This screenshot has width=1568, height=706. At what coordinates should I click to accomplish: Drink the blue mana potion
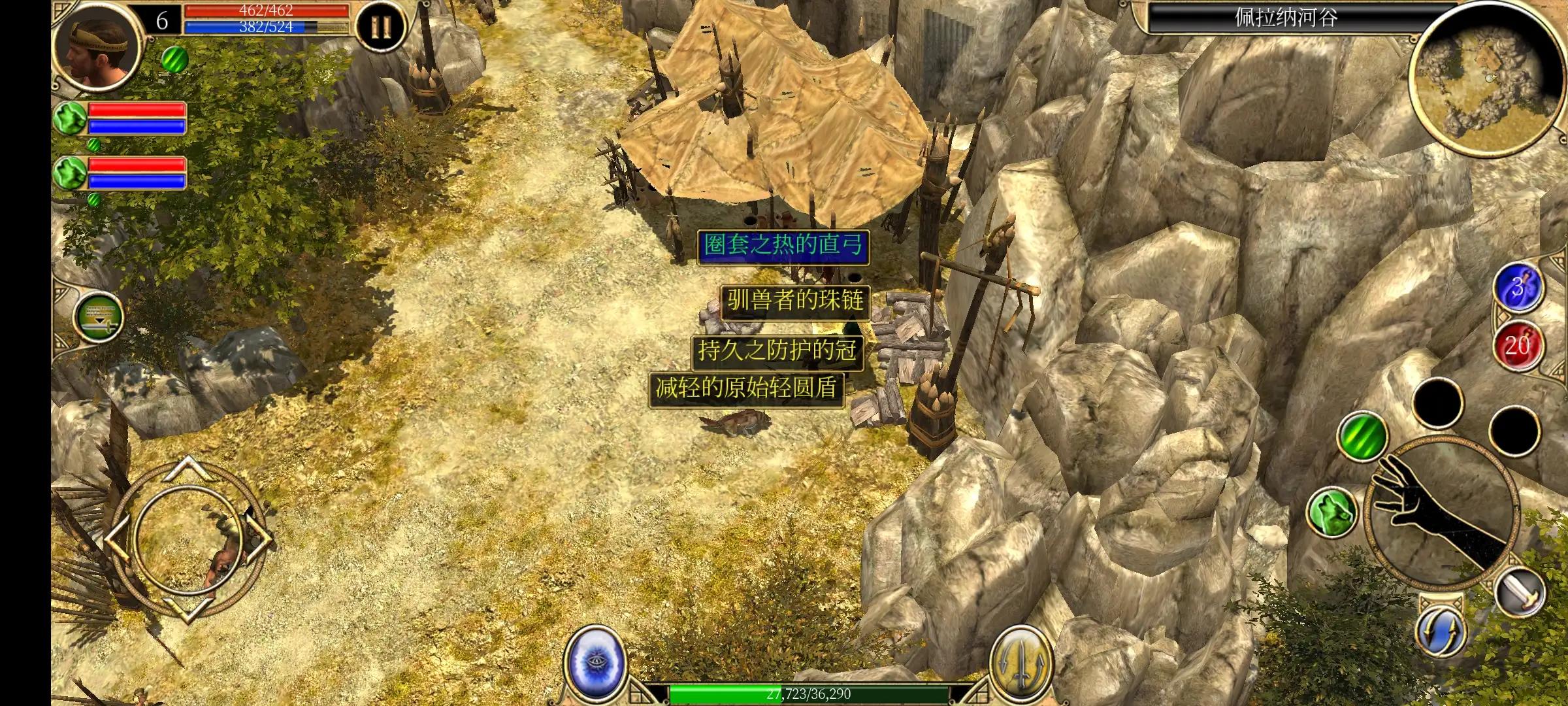(x=1518, y=288)
